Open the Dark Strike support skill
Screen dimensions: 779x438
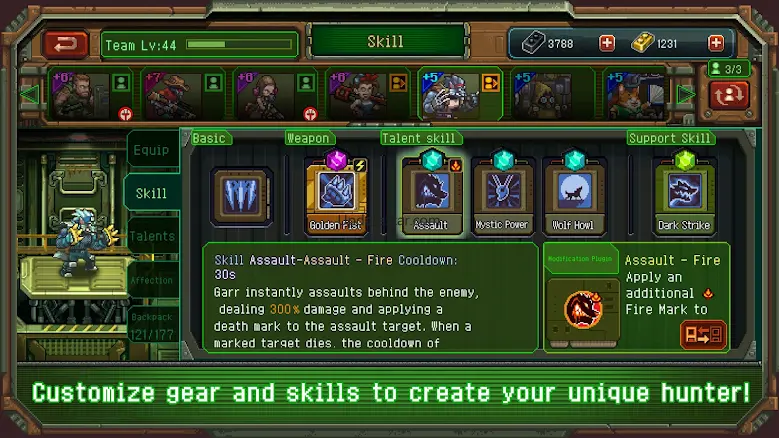coord(684,192)
